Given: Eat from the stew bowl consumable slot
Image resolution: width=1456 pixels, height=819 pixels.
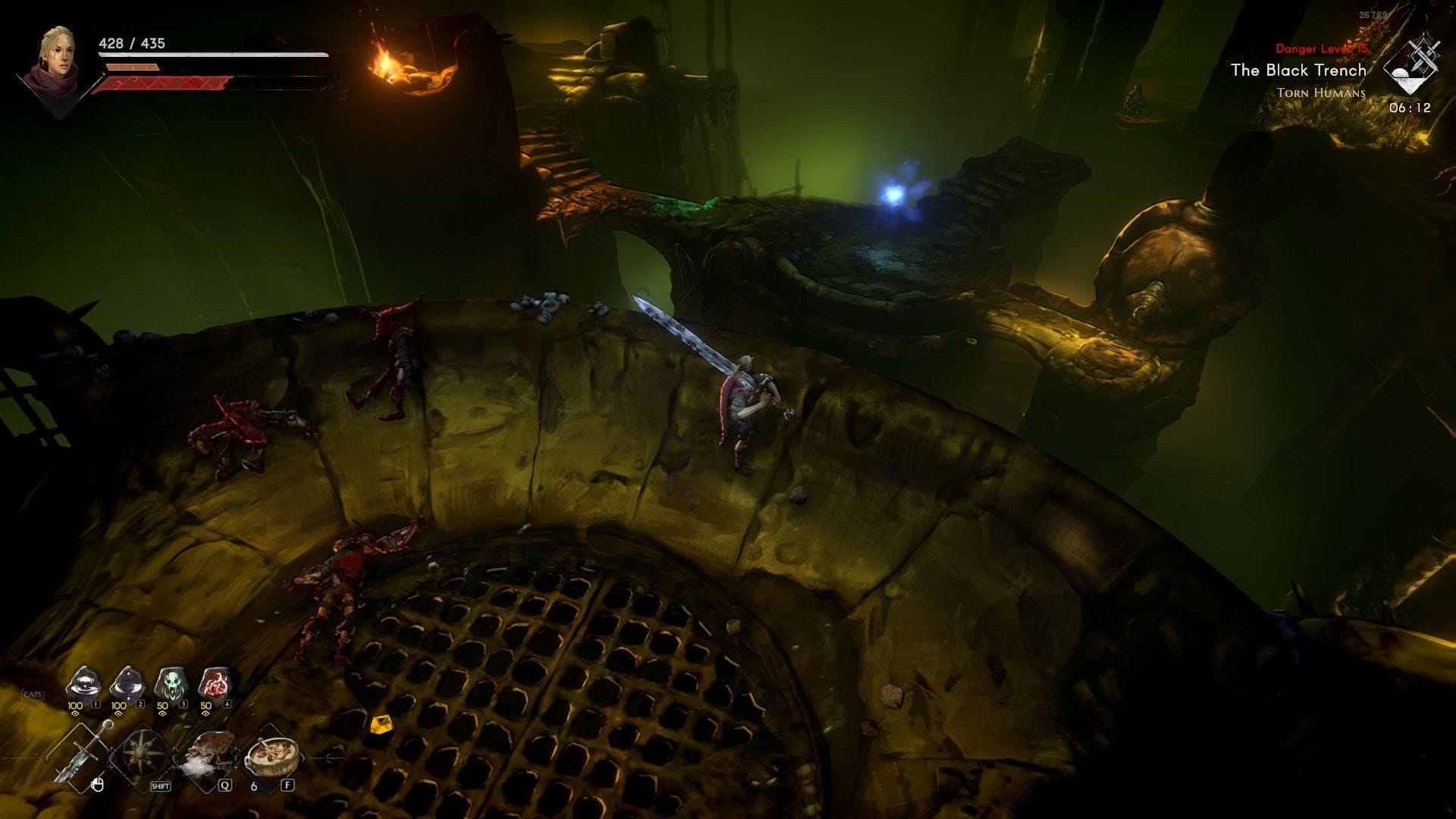Looking at the screenshot, I should [x=271, y=753].
